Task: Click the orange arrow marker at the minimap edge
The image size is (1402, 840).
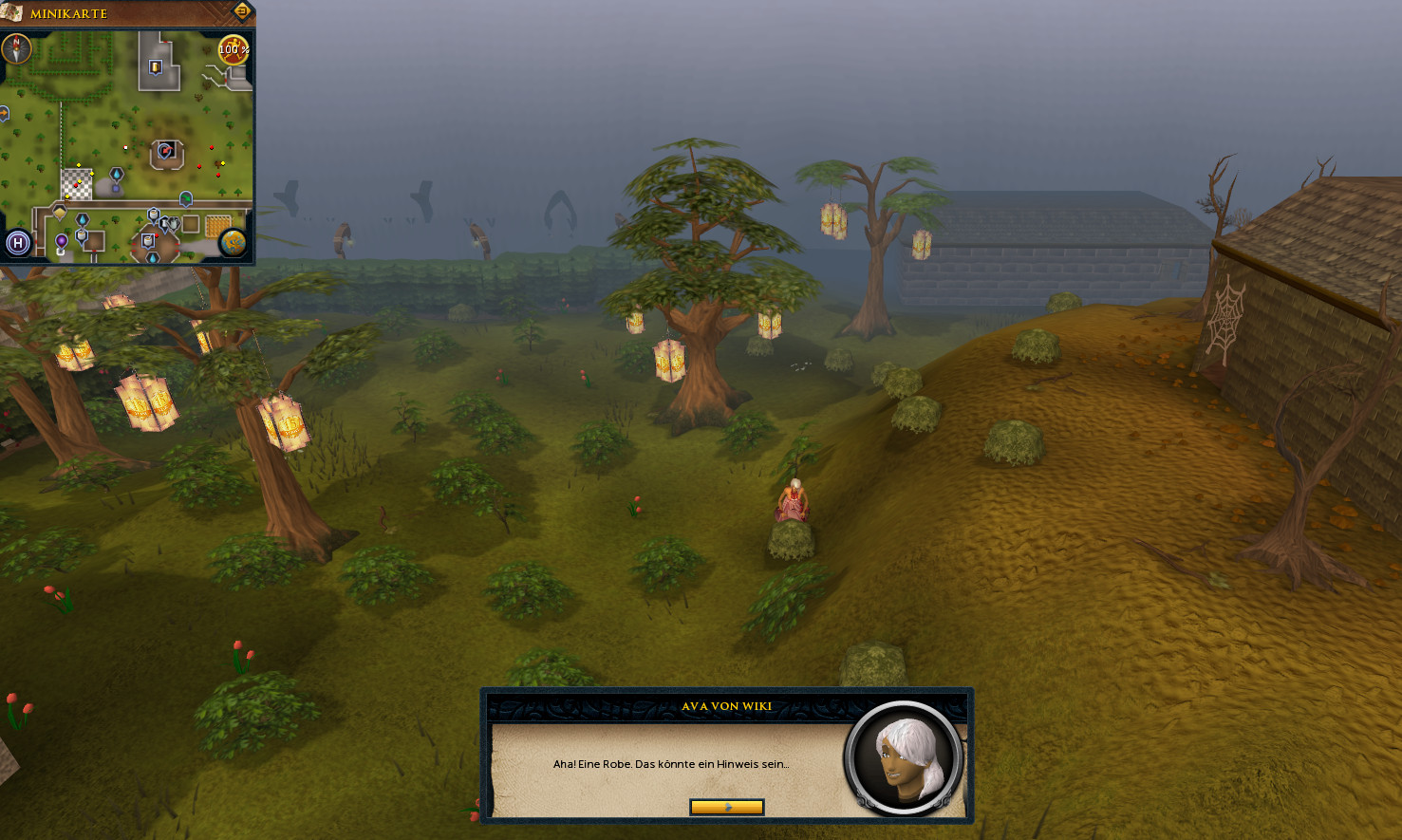Action: pyautogui.click(x=4, y=114)
